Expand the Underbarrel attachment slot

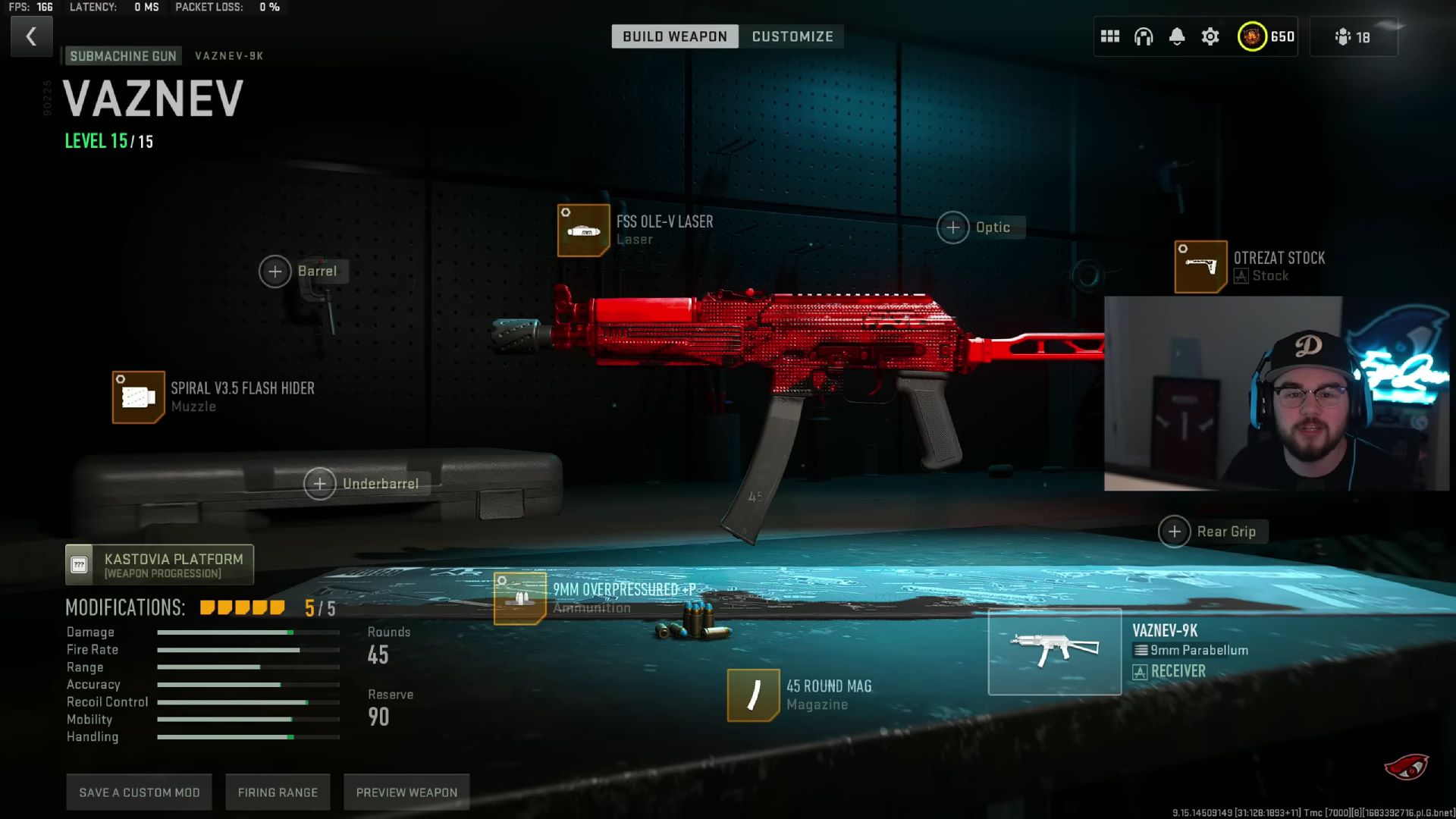(322, 483)
